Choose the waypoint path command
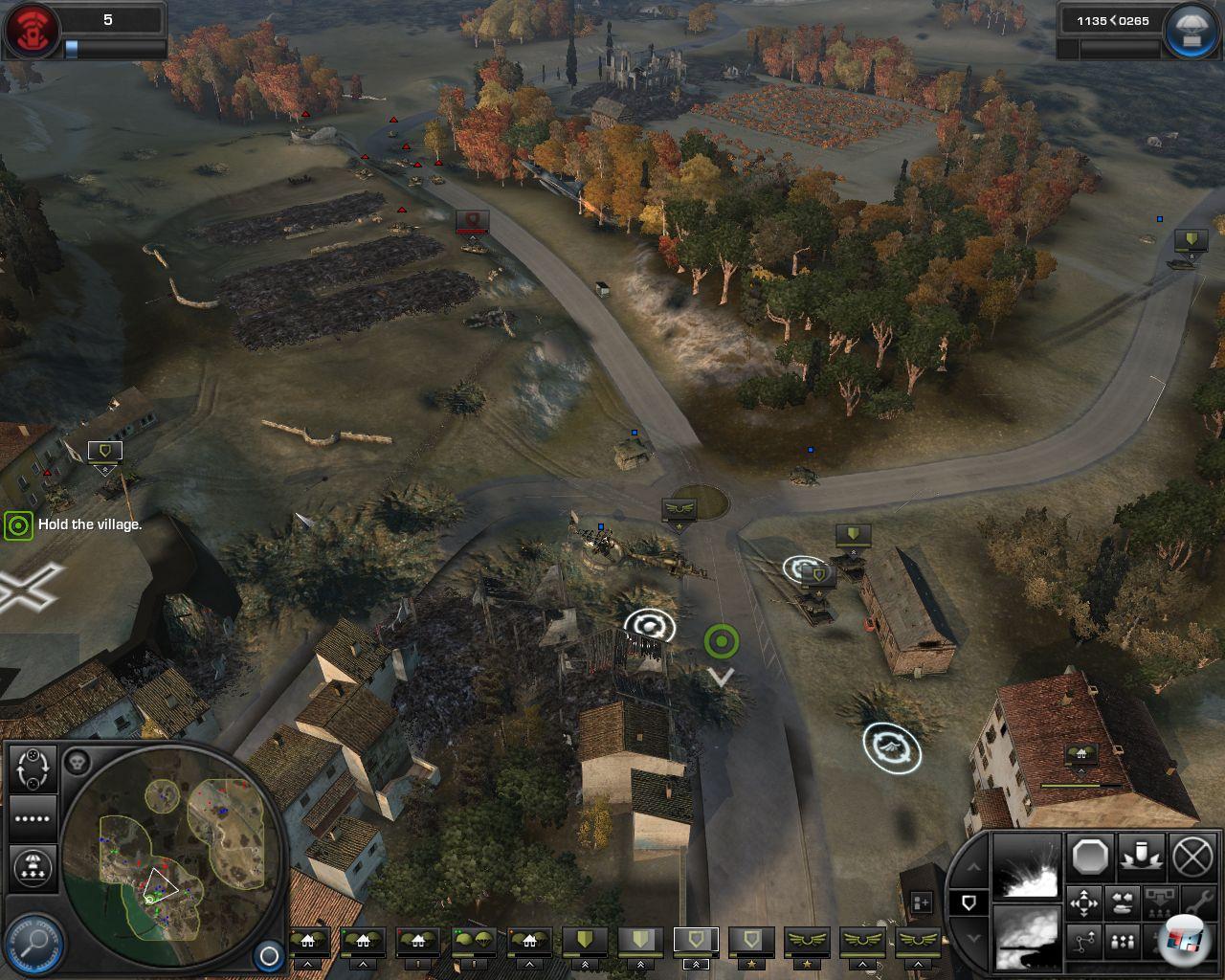 (x=1083, y=942)
